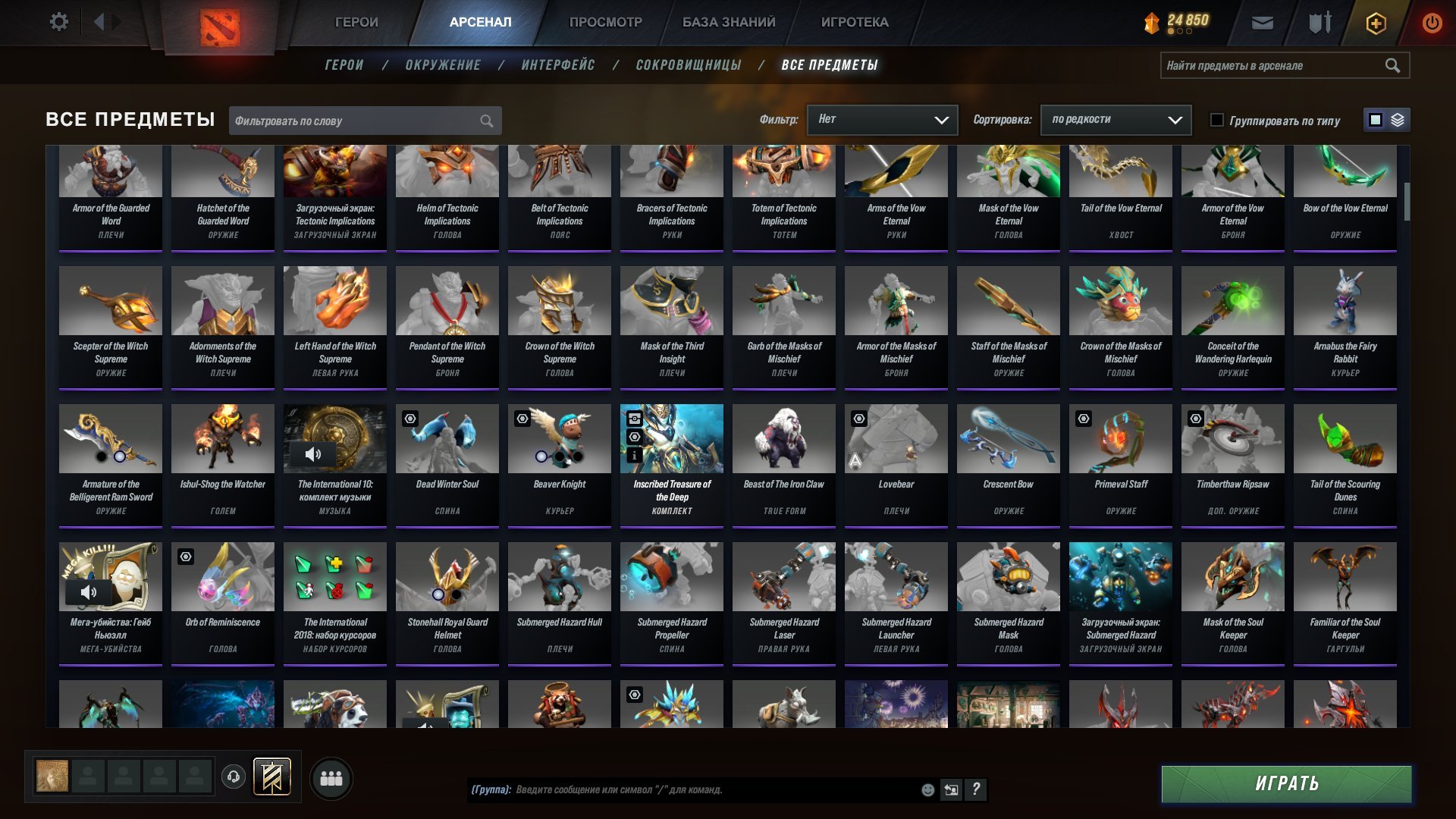Open the mail/notifications envelope icon

(x=1261, y=23)
